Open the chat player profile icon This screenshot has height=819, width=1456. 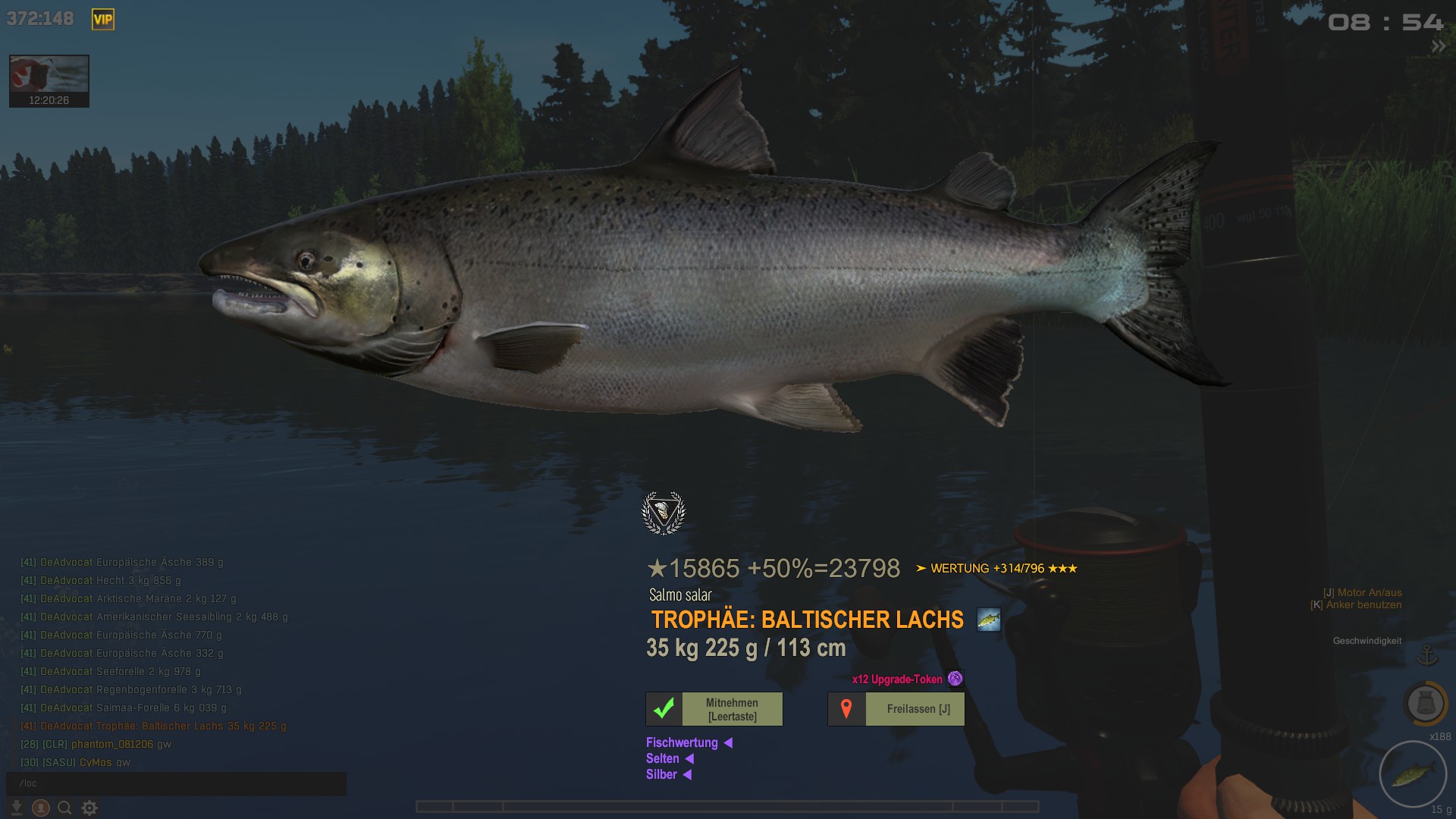[x=41, y=808]
